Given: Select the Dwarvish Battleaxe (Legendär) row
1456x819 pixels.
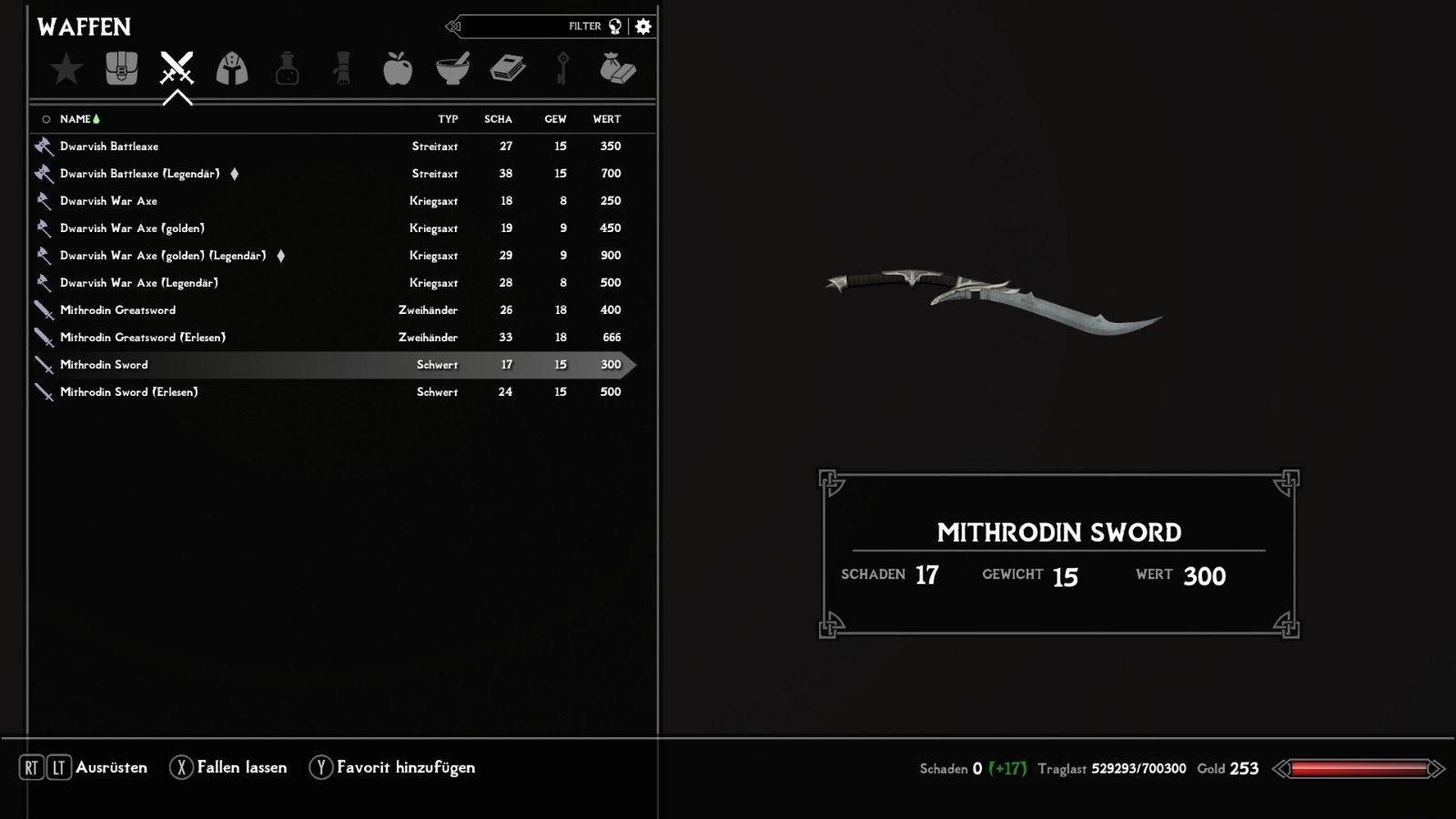Looking at the screenshot, I should 140,174.
